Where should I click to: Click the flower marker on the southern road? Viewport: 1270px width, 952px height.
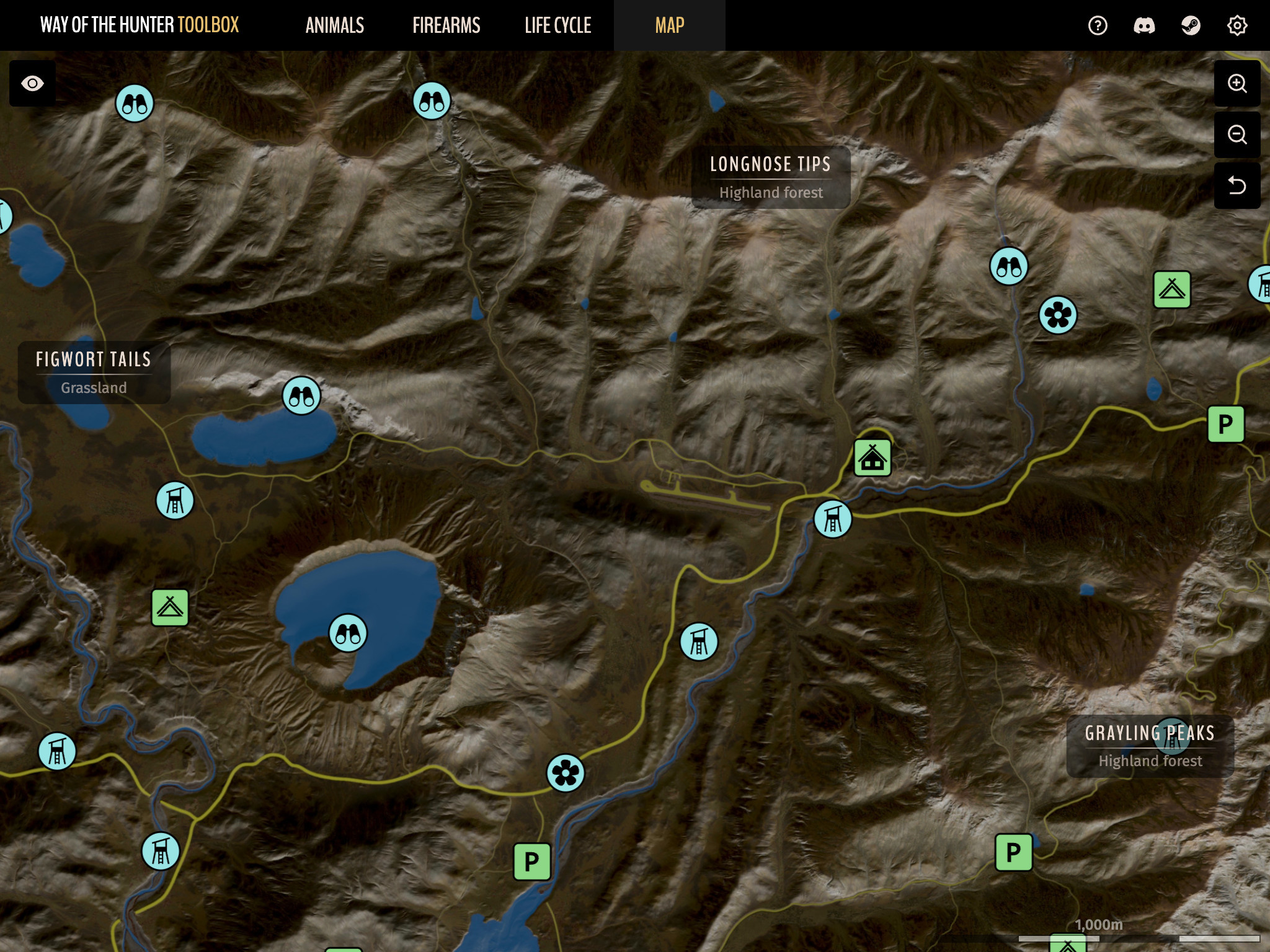coord(566,773)
